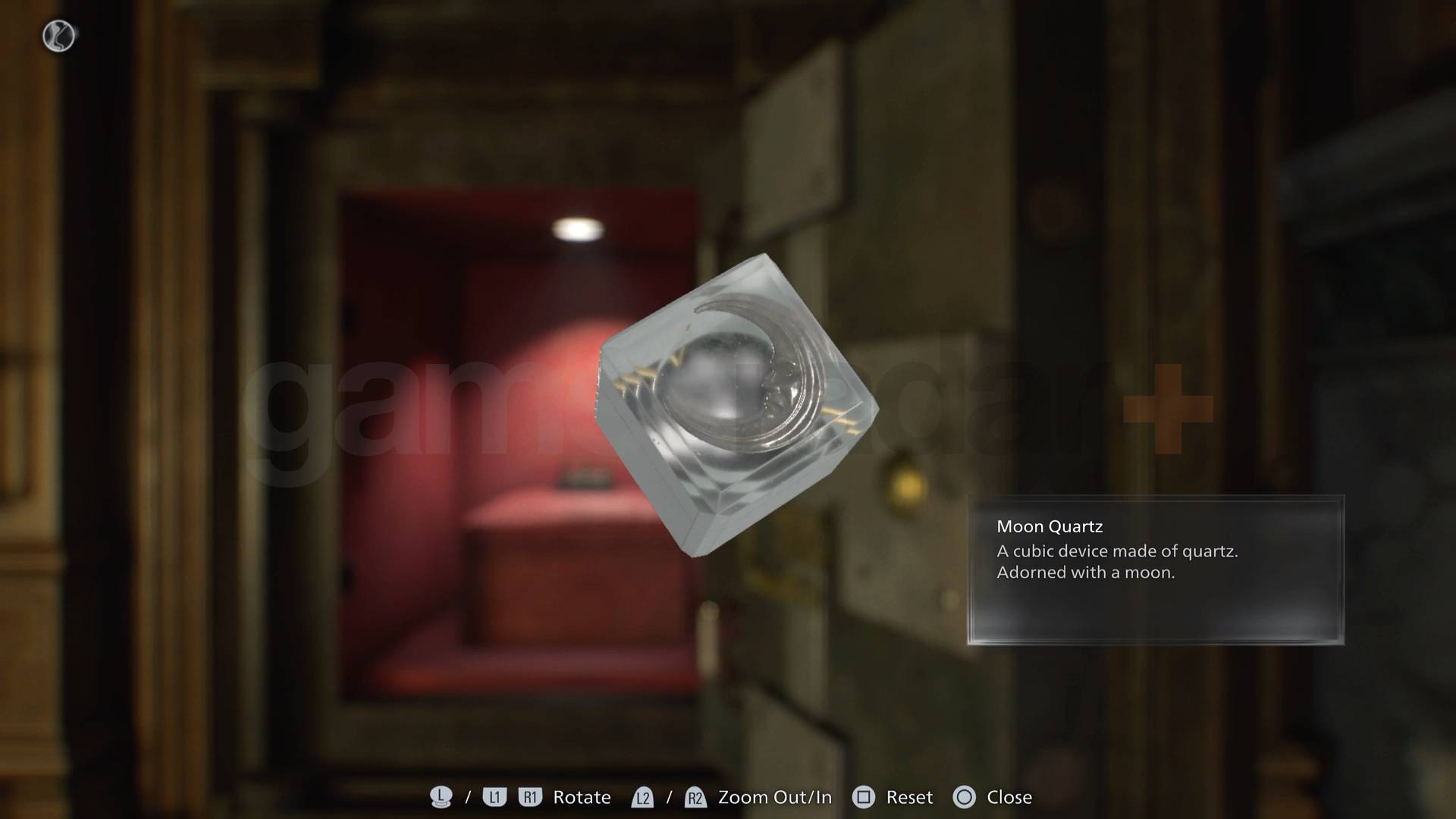Select the Zoom Out/In control label
The image size is (1456, 819).
(773, 797)
